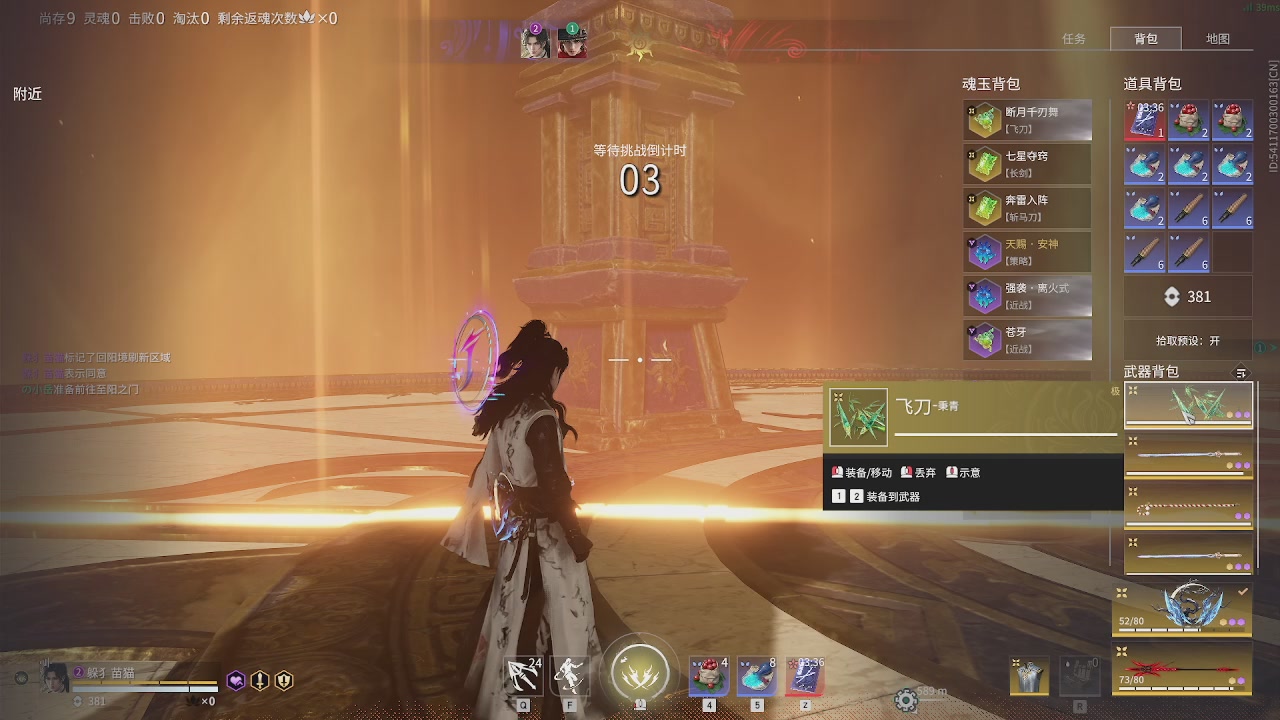The image size is (1280, 720).
Task: Select the equipped blue twin-blade weapon with 52/80
Action: pyautogui.click(x=1182, y=609)
